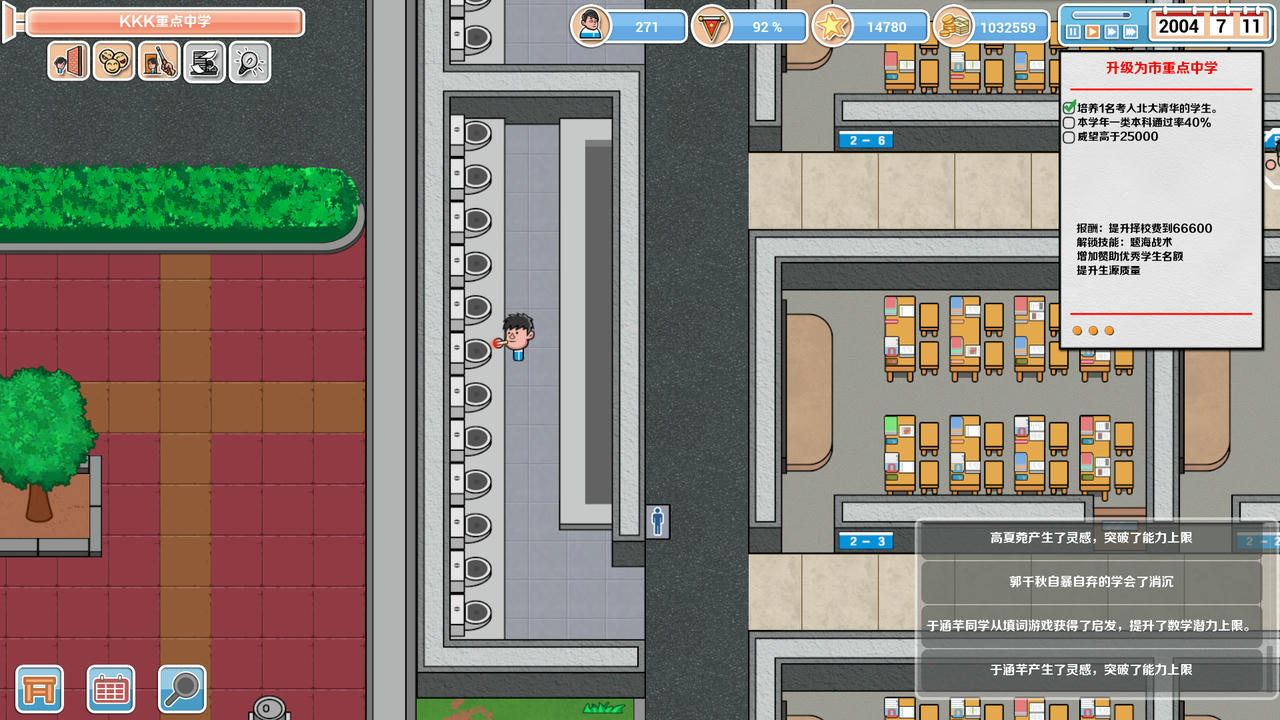This screenshot has height=720, width=1280.
Task: Open the lightbulb research panel
Action: [x=249, y=62]
